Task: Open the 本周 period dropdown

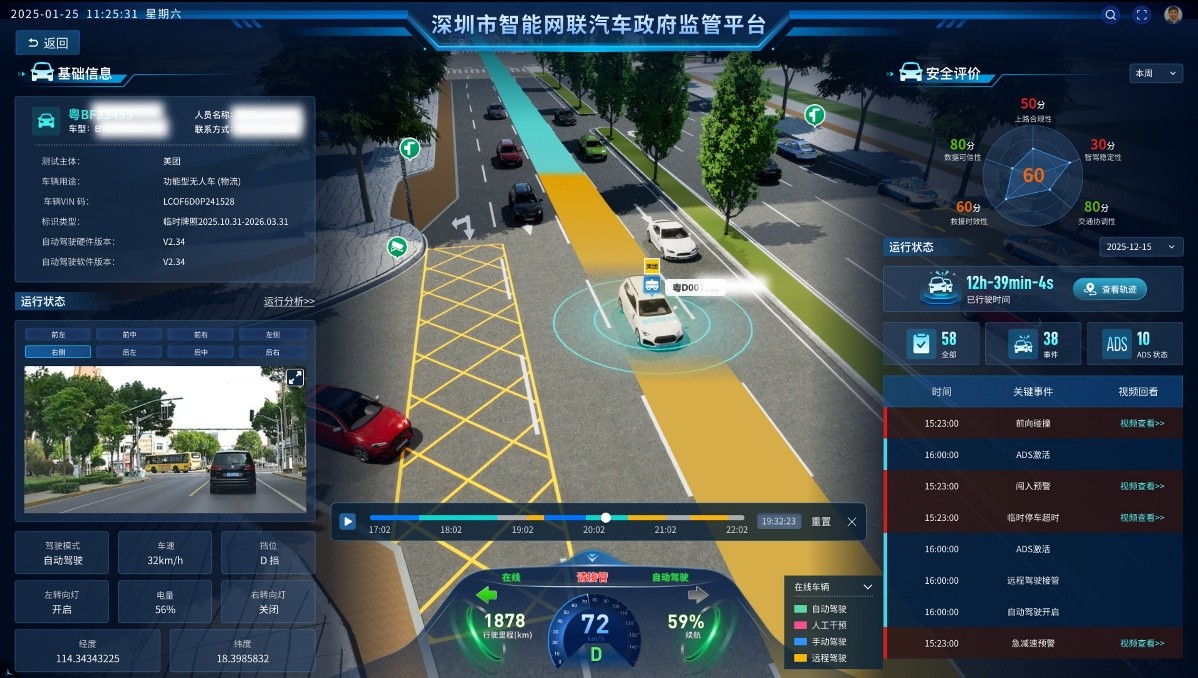Action: click(x=1156, y=73)
